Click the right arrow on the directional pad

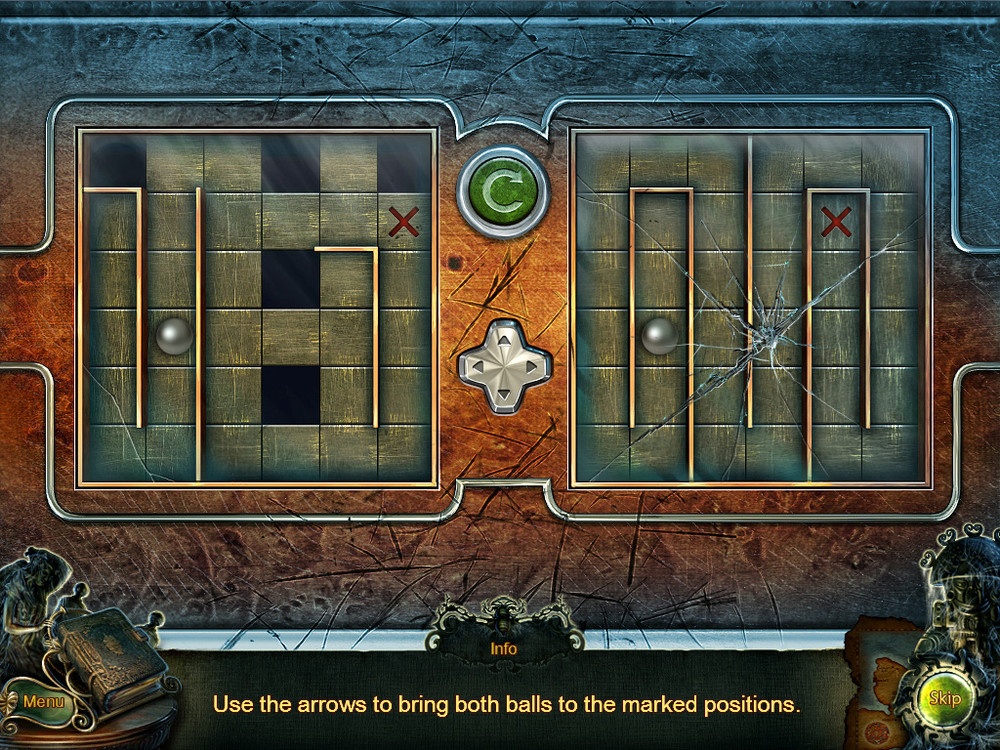pyautogui.click(x=531, y=366)
